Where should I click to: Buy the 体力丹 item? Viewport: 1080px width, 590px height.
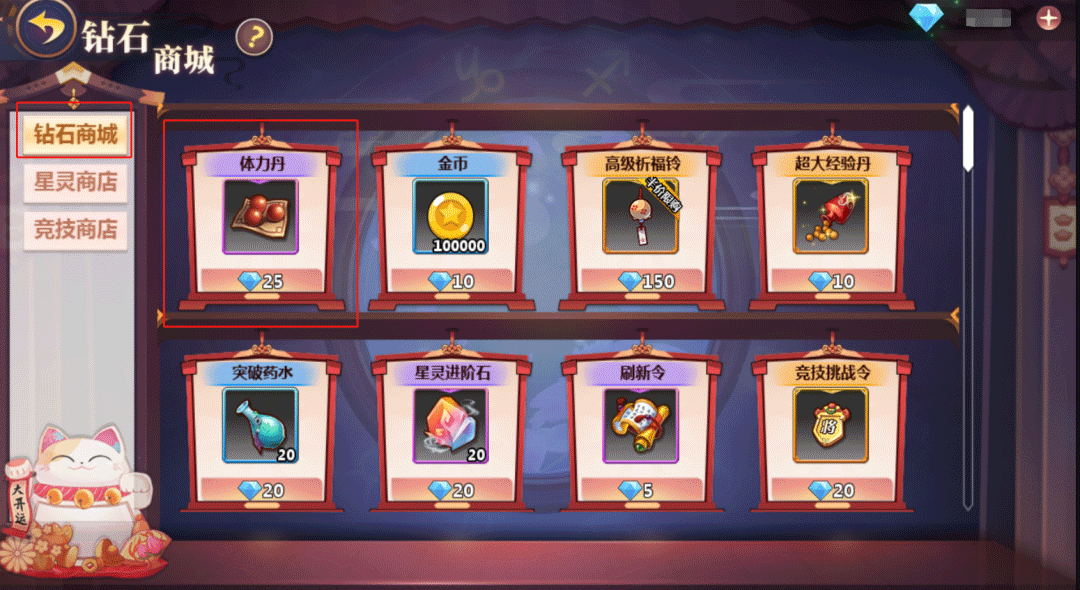coord(260,217)
